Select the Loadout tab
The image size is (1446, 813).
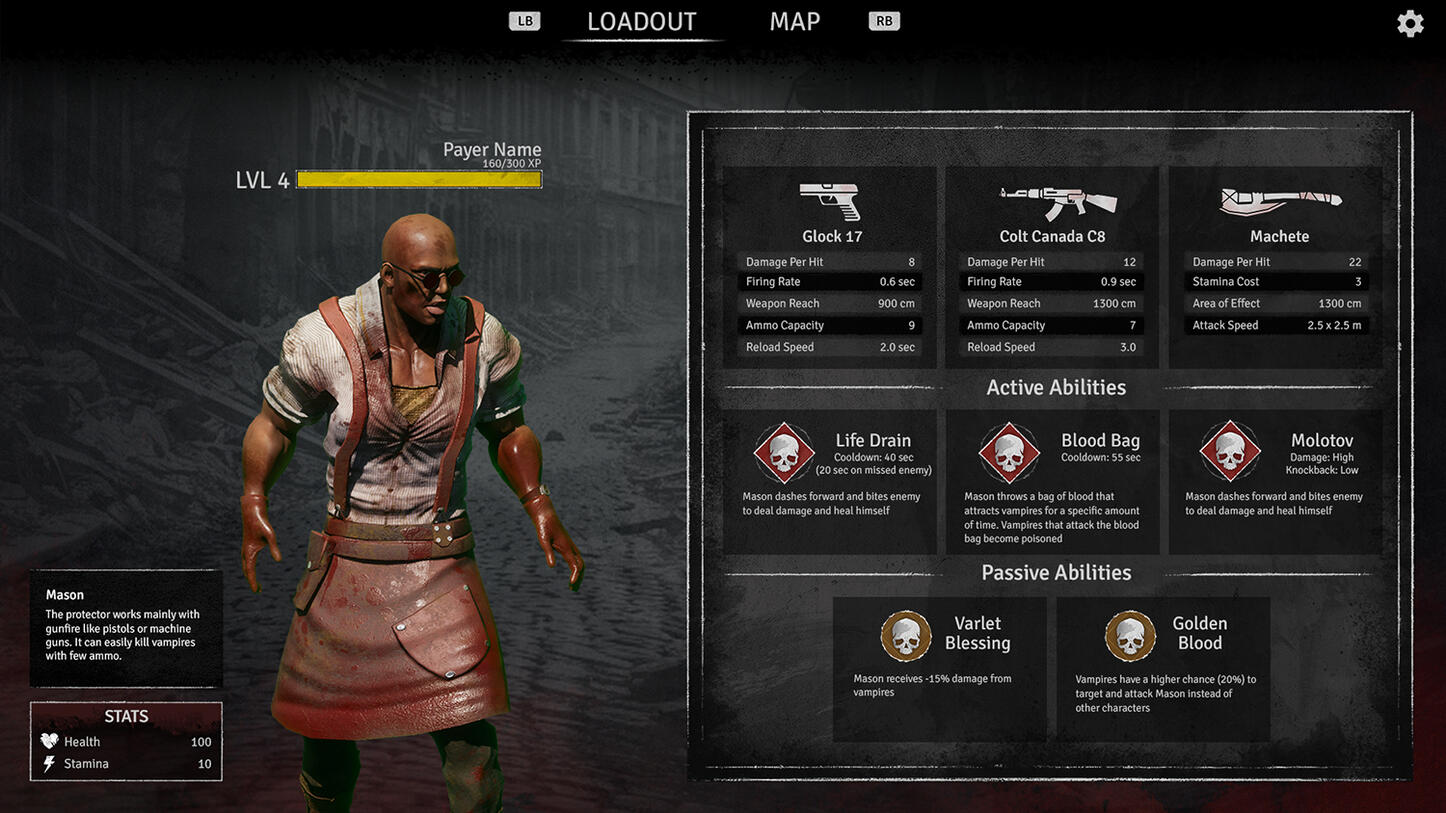[x=641, y=22]
